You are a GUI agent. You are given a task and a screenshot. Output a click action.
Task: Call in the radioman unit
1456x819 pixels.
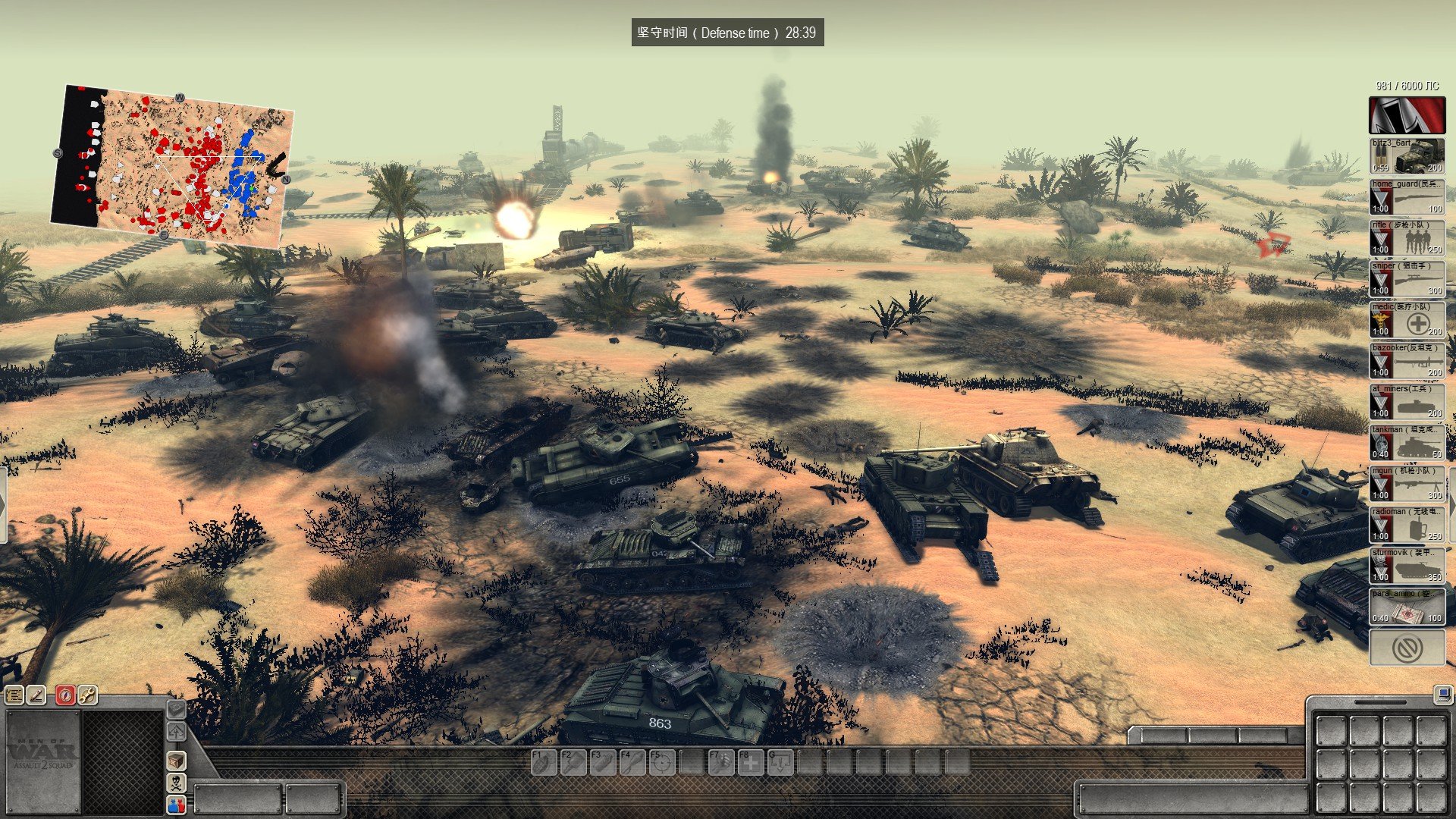pos(1407,524)
